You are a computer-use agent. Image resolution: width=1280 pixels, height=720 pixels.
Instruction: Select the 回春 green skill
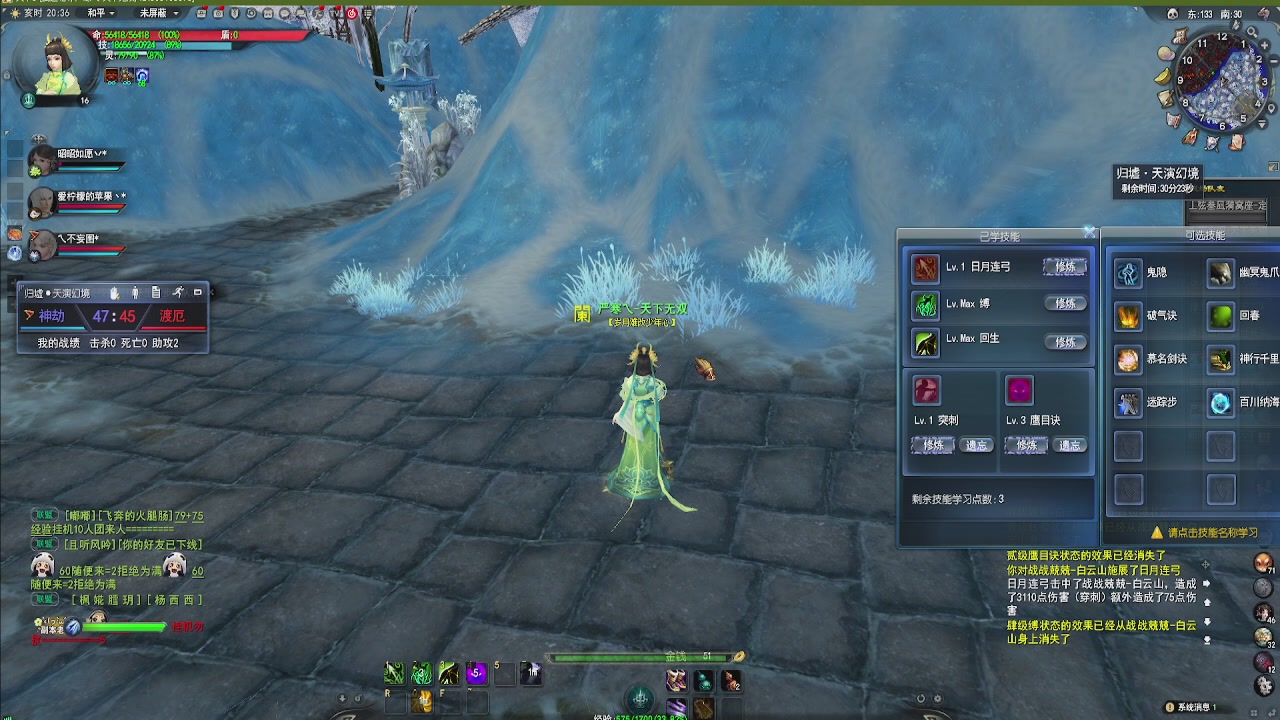coord(1221,317)
